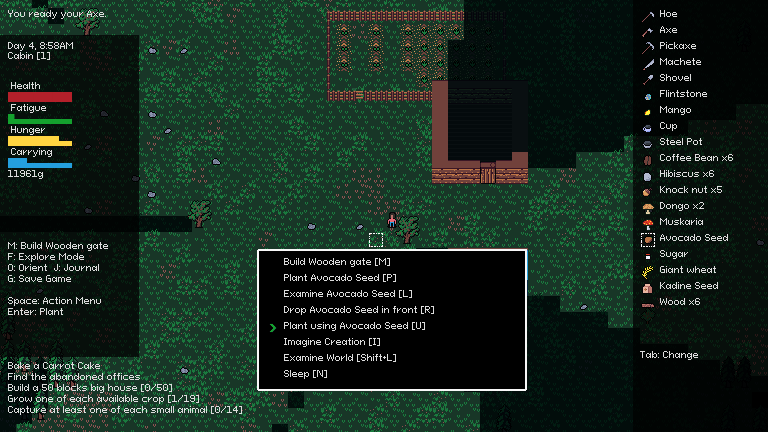Pick the Machete from inventory
Viewport: 768px width, 432px height.
pyautogui.click(x=680, y=62)
